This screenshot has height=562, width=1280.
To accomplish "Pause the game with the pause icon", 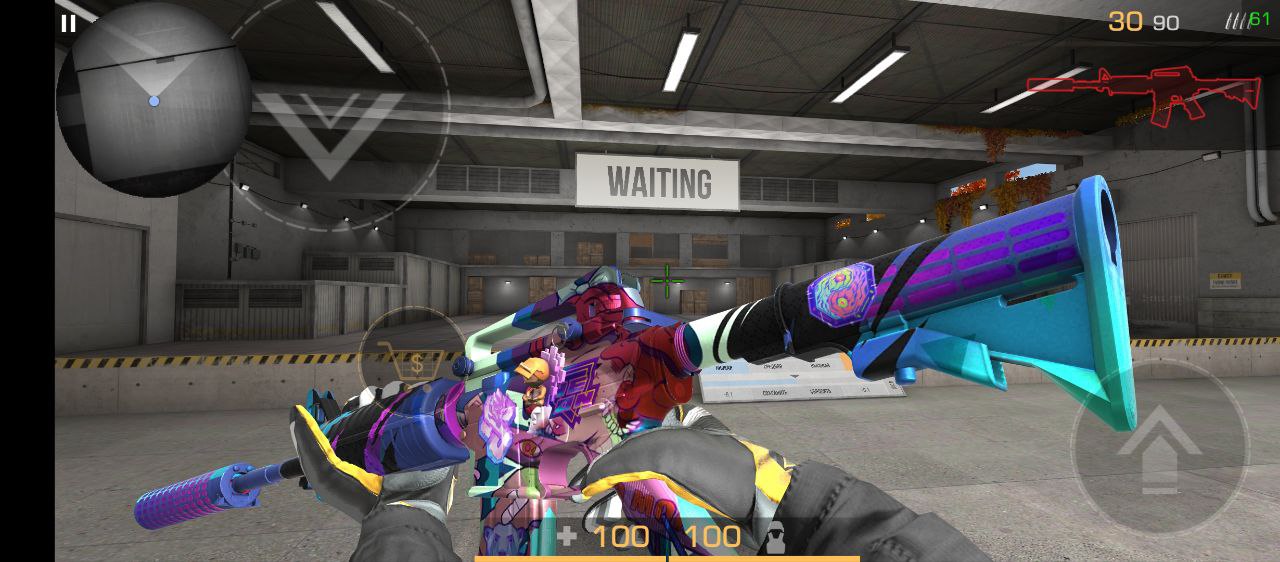I will click(x=68, y=24).
